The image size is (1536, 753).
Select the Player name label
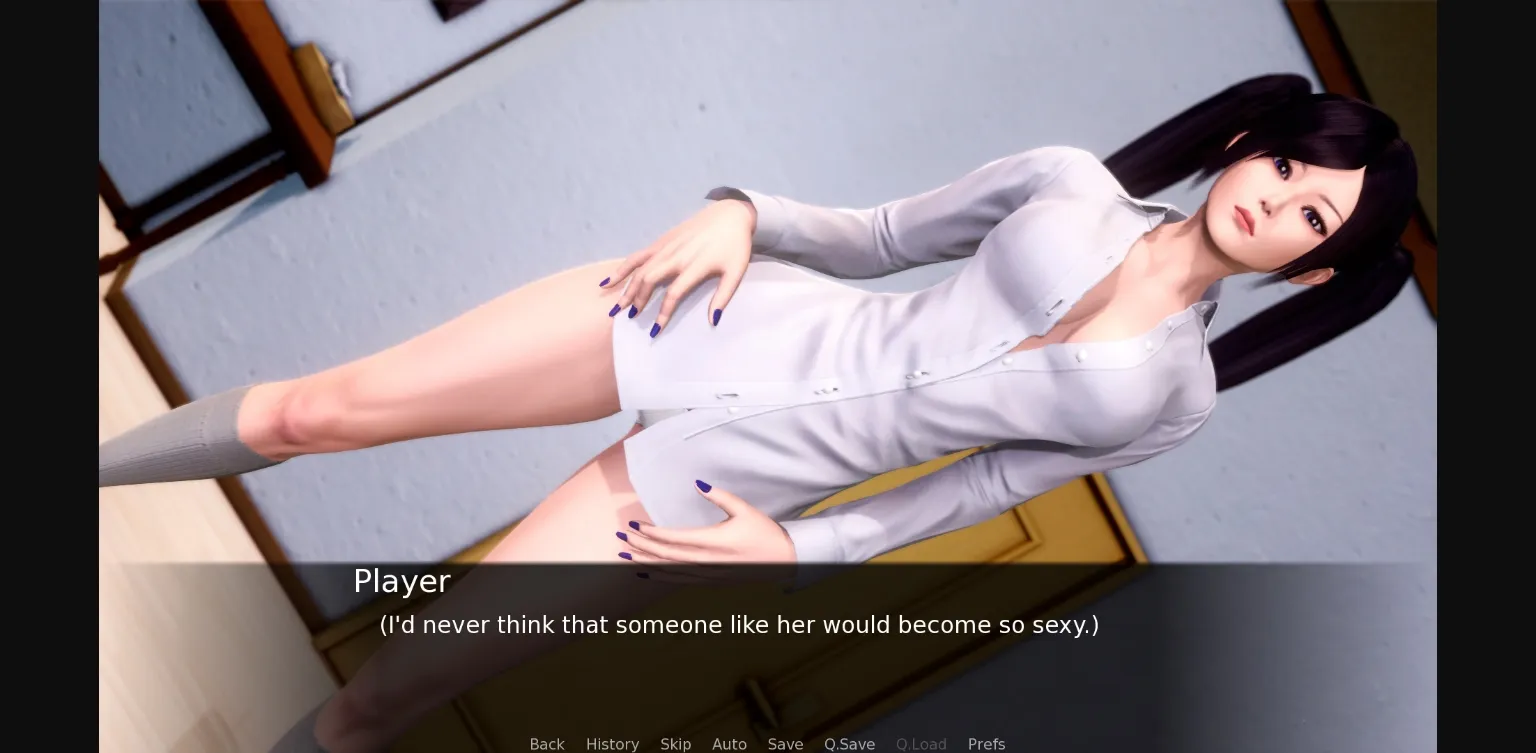(401, 581)
